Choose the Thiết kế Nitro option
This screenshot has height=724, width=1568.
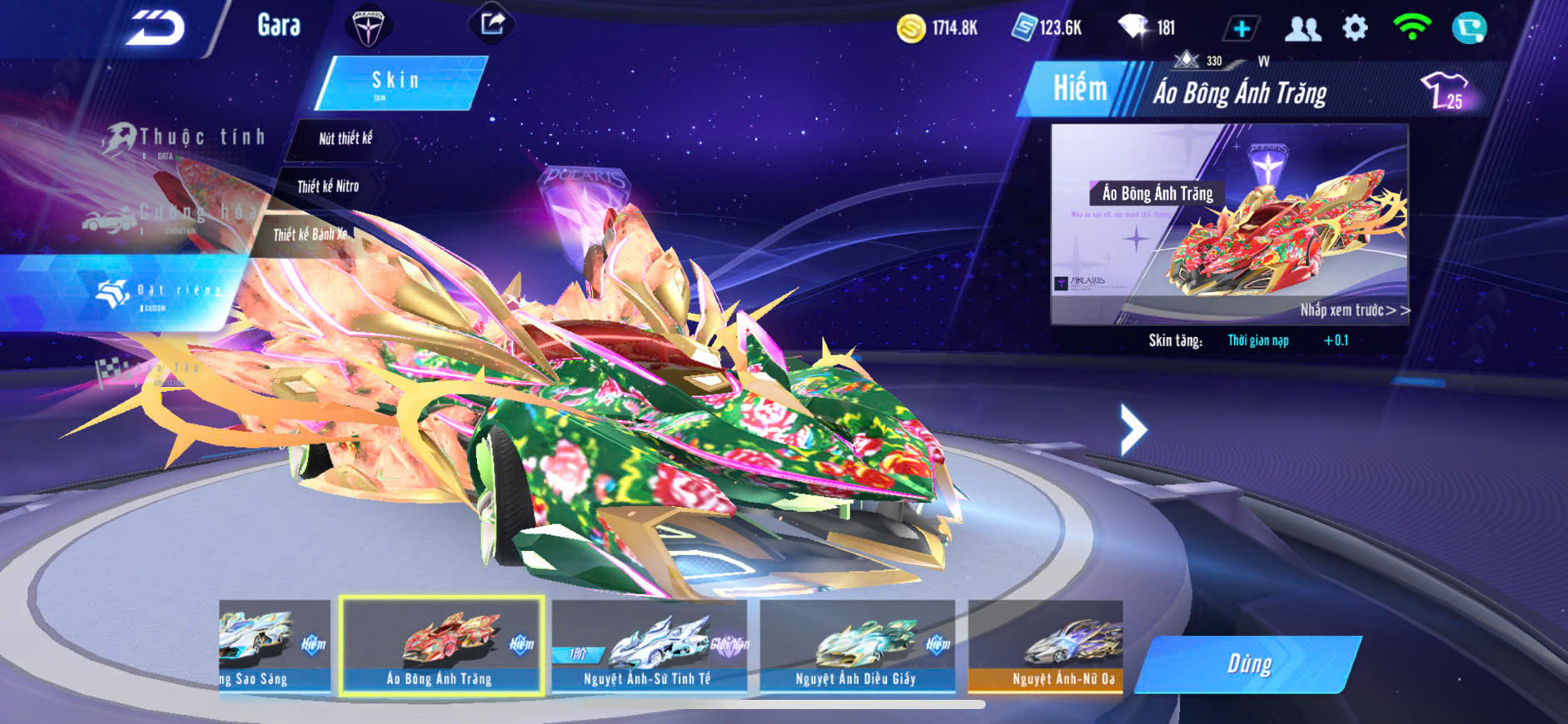[x=327, y=186]
